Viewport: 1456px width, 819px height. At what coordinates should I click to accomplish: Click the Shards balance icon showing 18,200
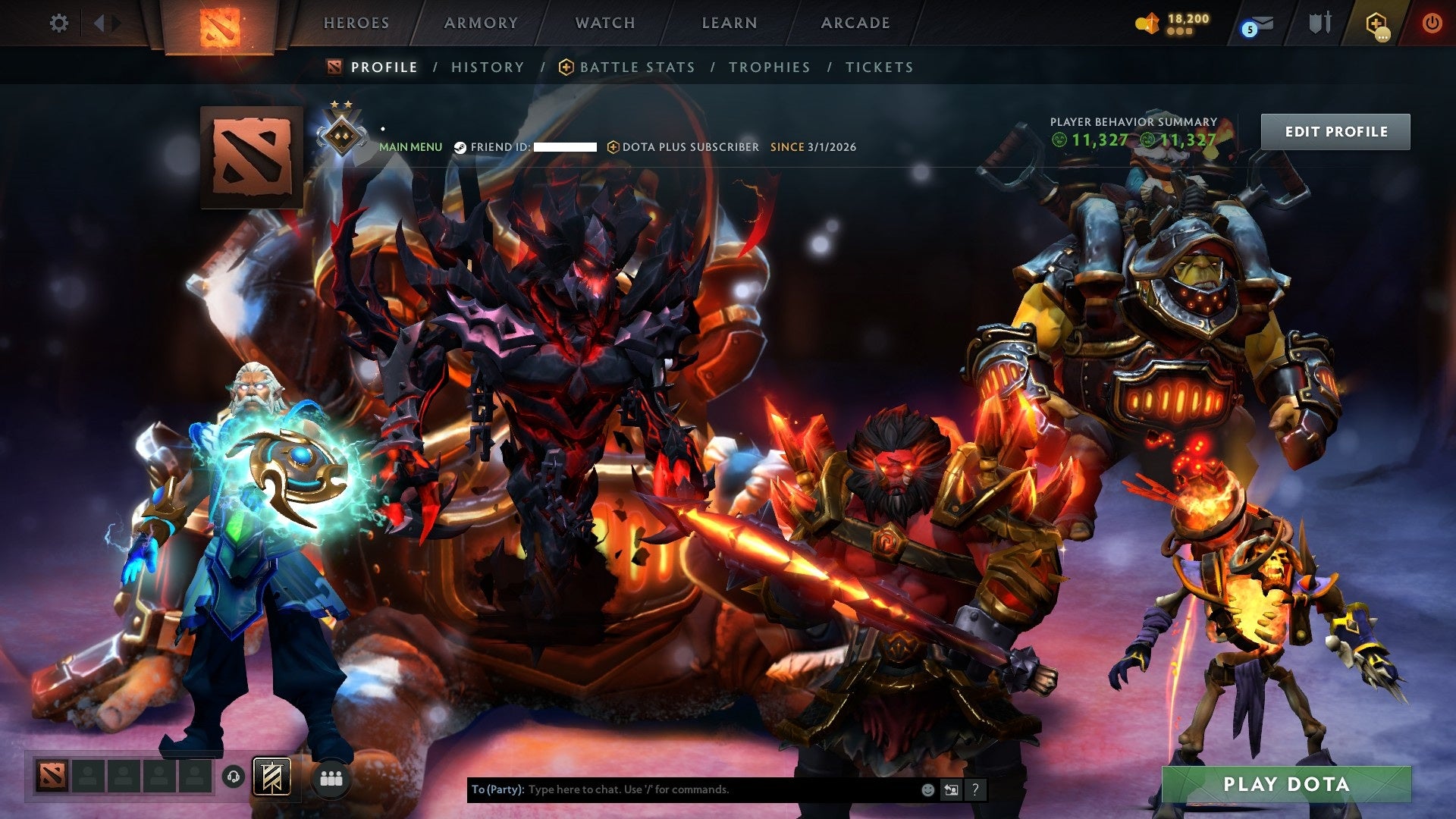point(1147,23)
